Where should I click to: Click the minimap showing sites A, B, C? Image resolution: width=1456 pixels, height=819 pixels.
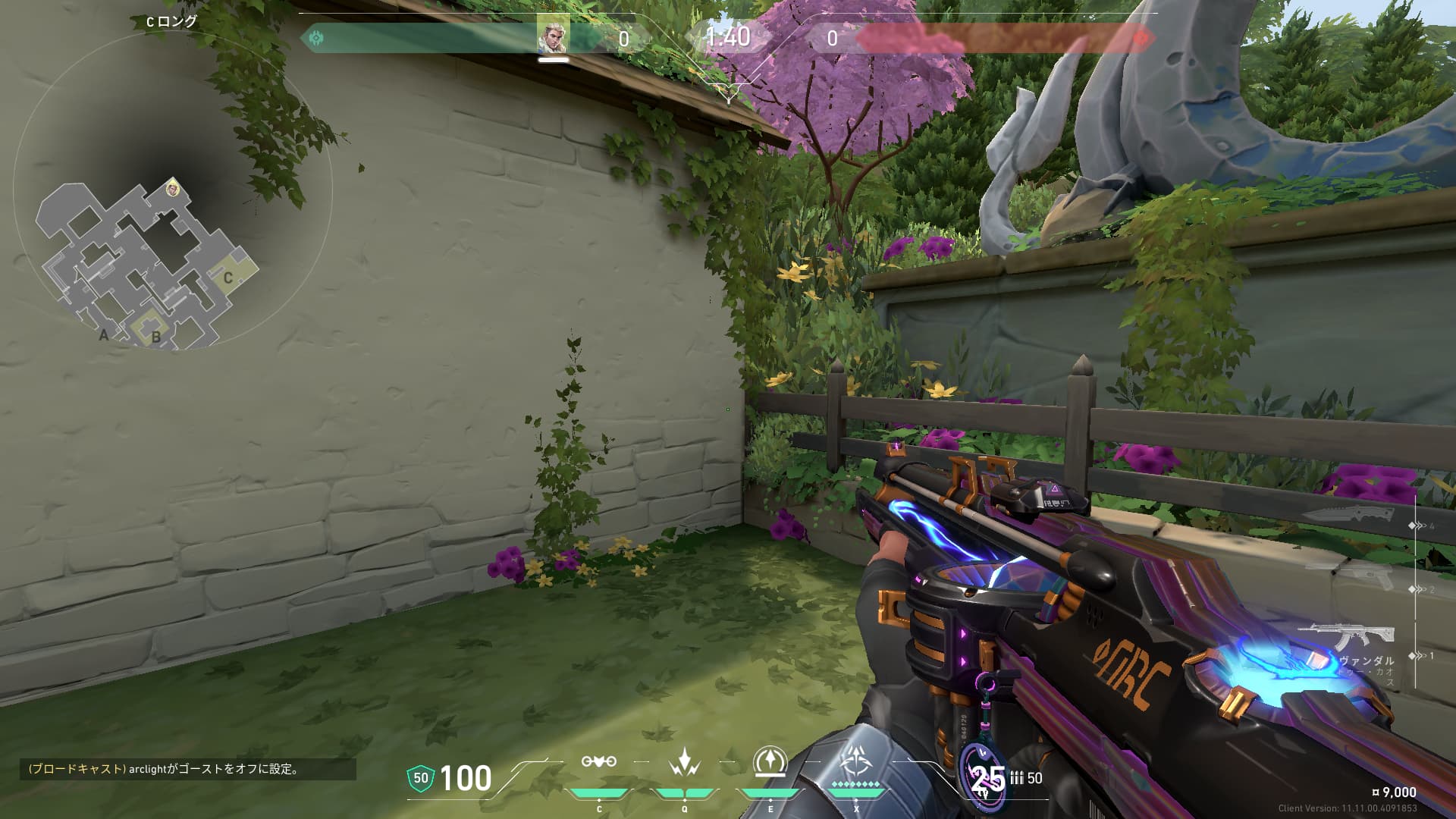(148, 262)
